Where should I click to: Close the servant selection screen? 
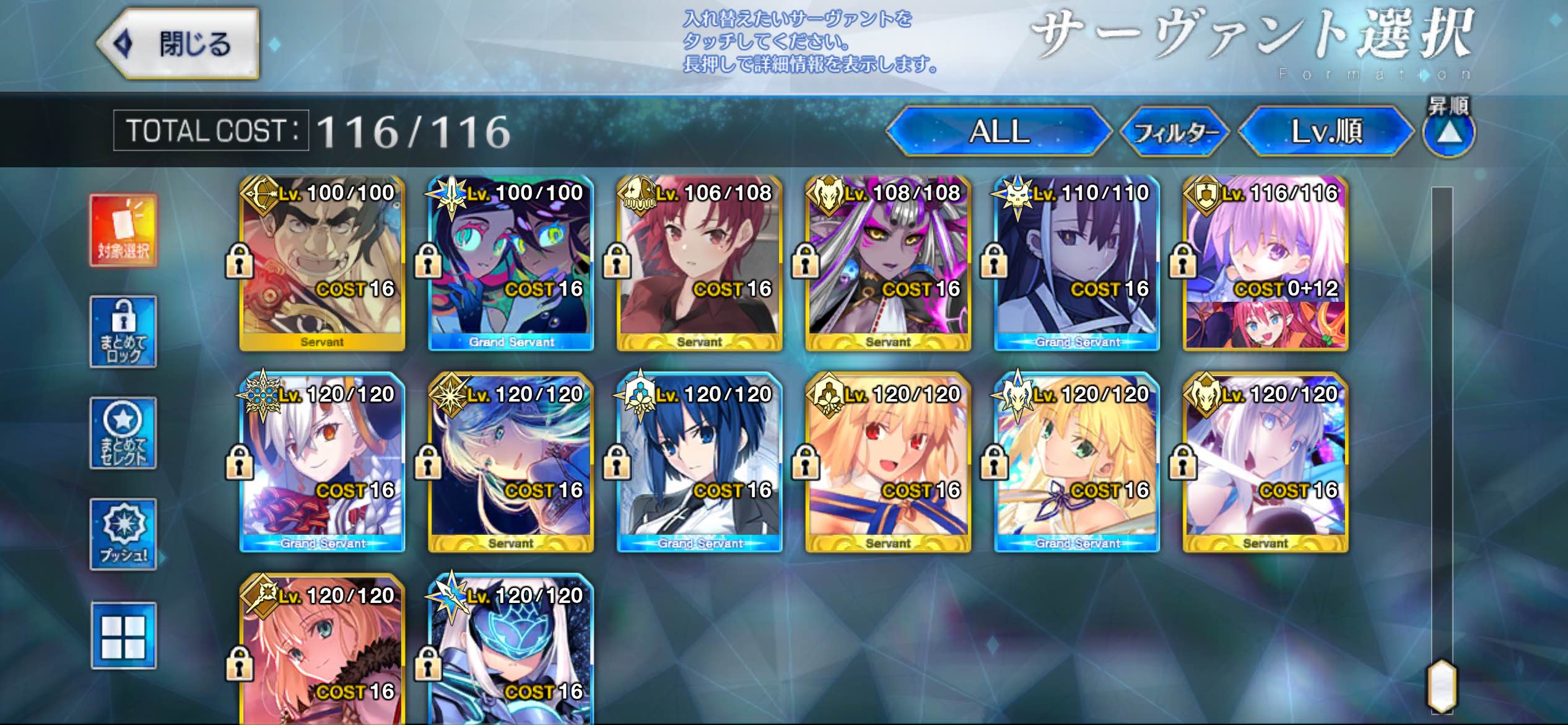[x=178, y=44]
